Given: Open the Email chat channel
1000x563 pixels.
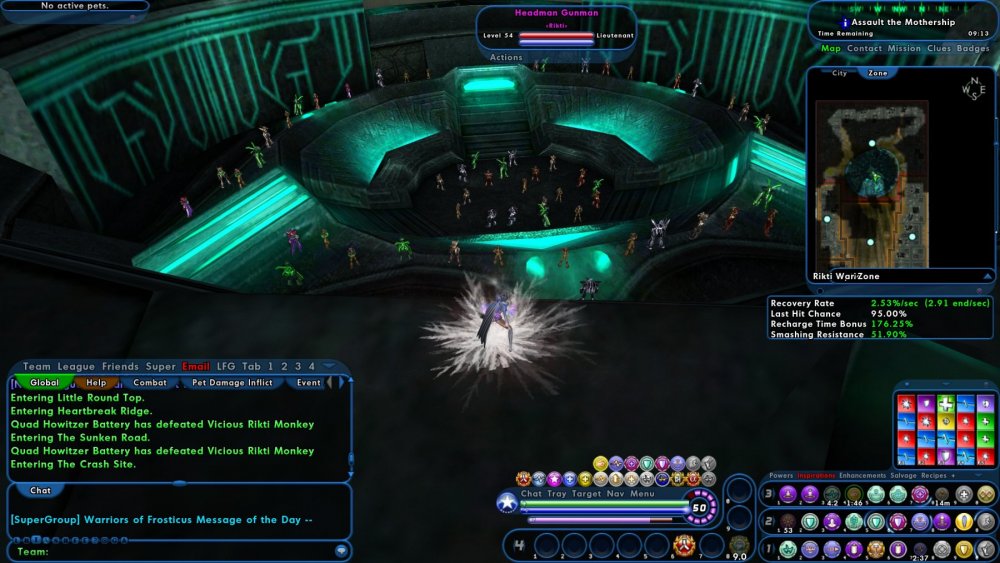Looking at the screenshot, I should (x=196, y=367).
